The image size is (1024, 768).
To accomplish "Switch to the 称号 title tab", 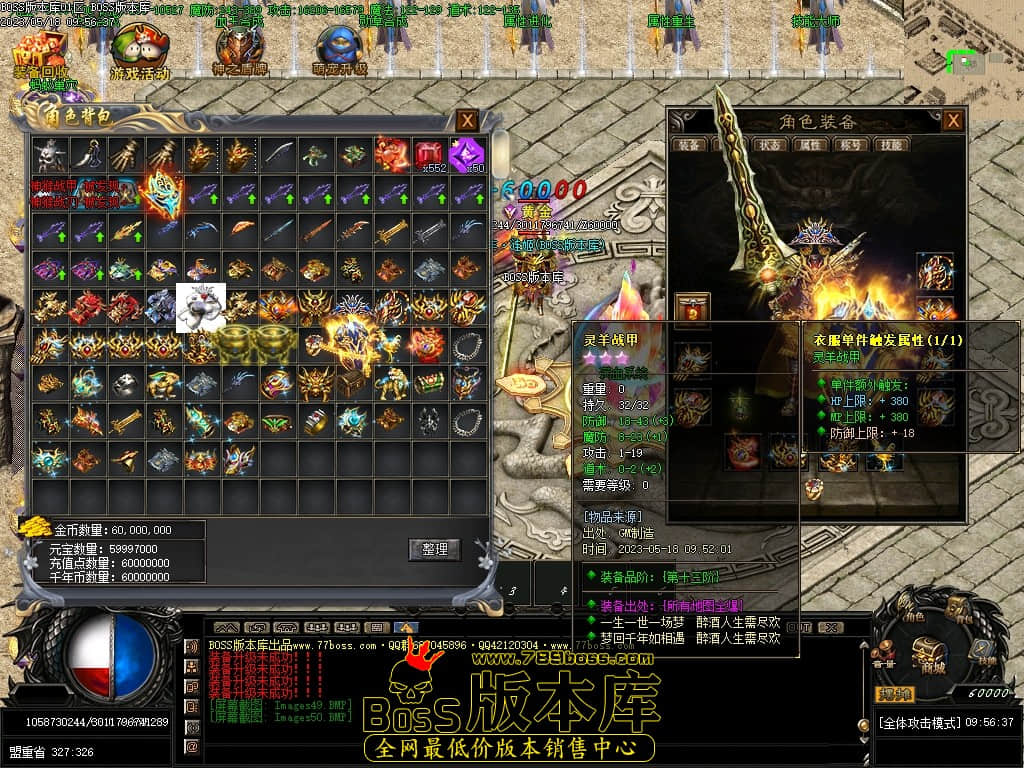I will click(x=852, y=145).
